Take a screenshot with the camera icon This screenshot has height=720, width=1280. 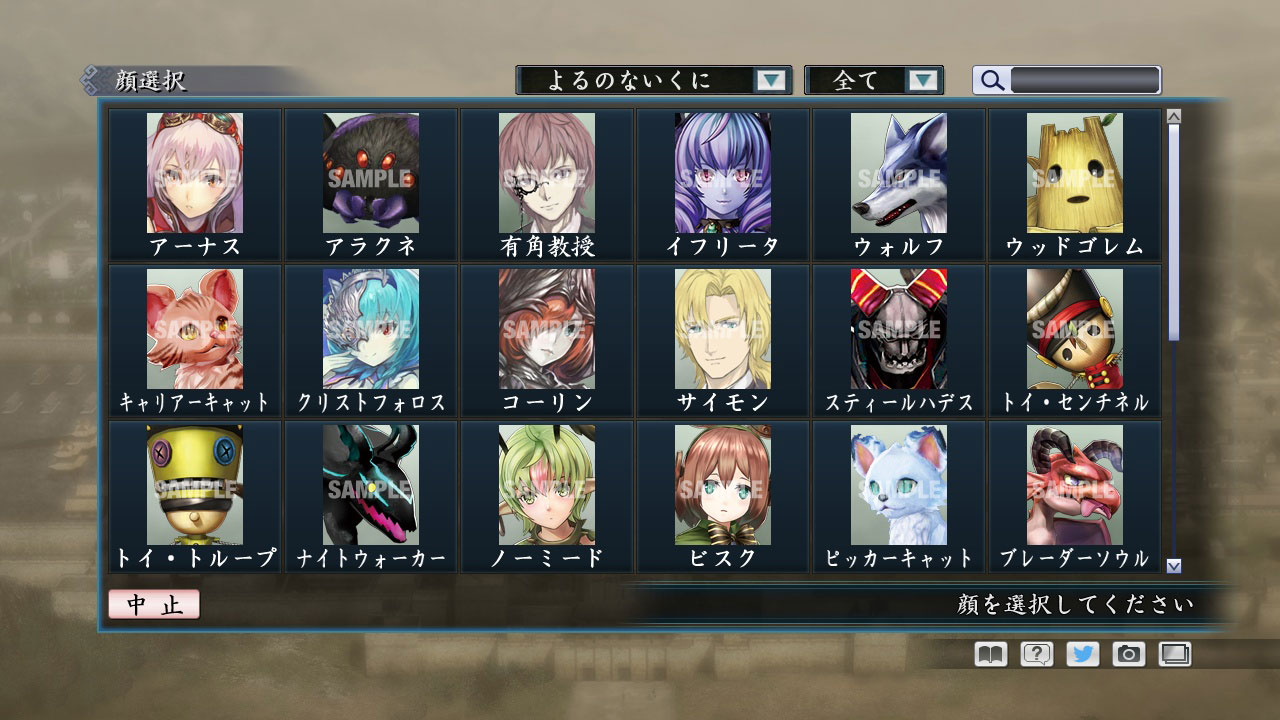(x=1131, y=654)
